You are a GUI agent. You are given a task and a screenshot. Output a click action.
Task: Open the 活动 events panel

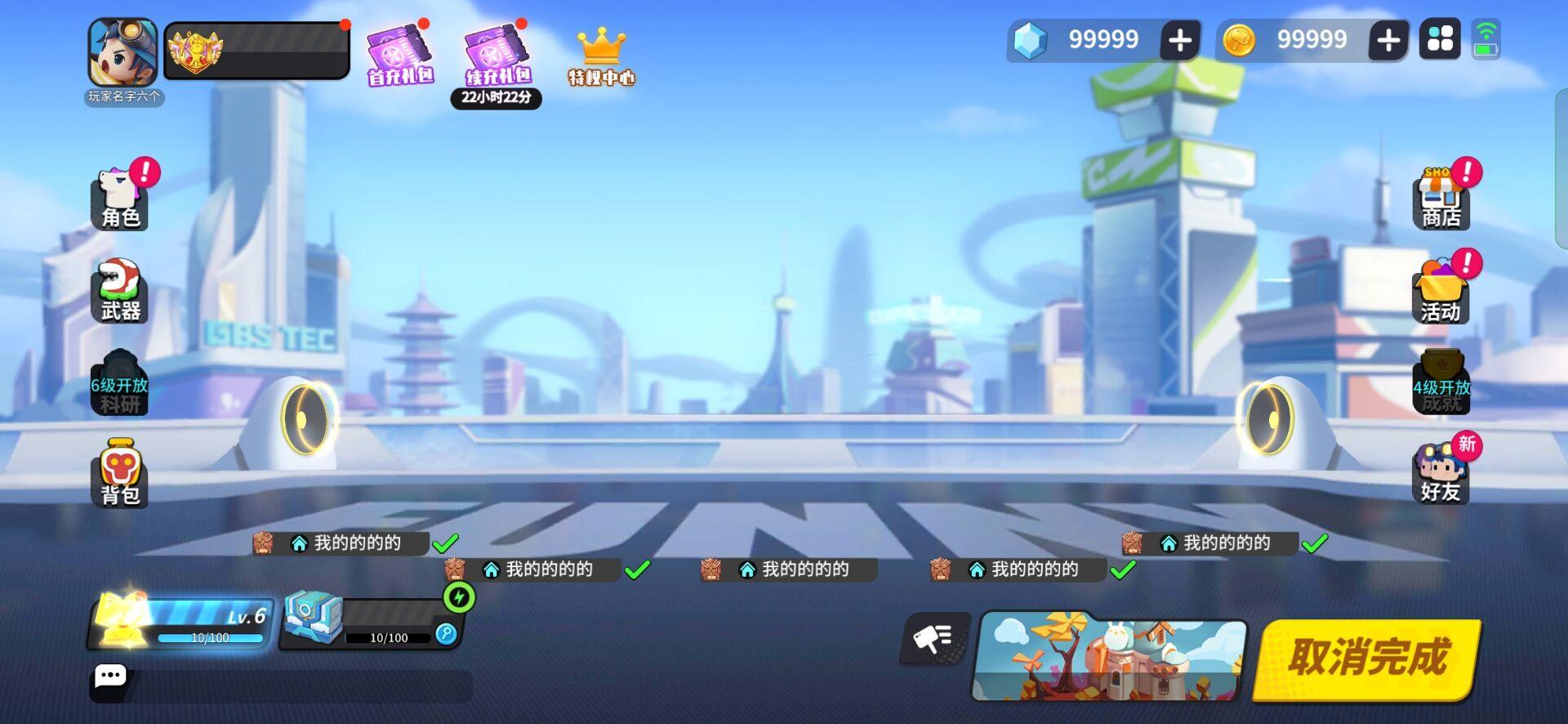(x=1442, y=291)
